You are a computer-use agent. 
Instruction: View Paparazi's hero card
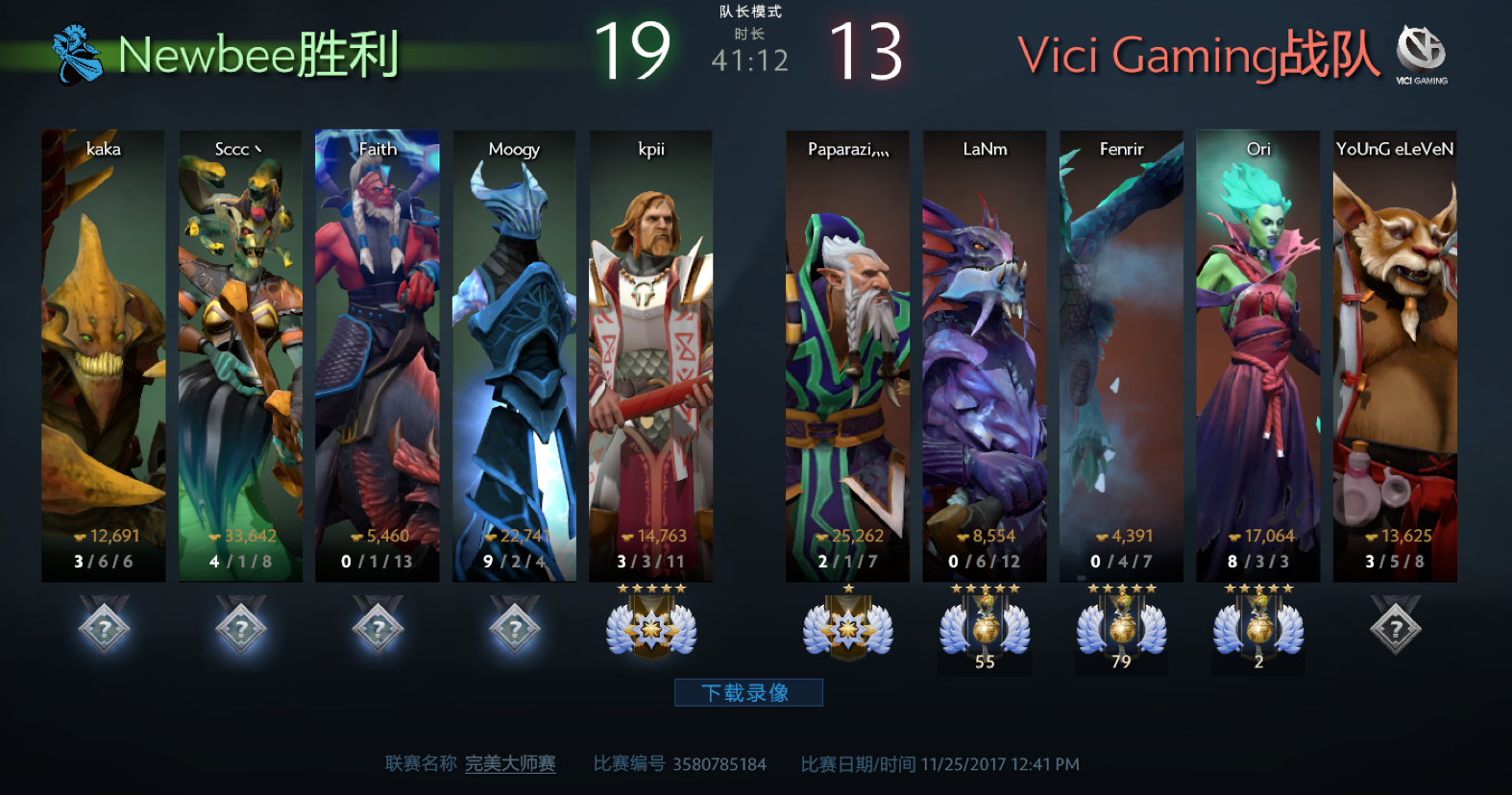pyautogui.click(x=847, y=355)
